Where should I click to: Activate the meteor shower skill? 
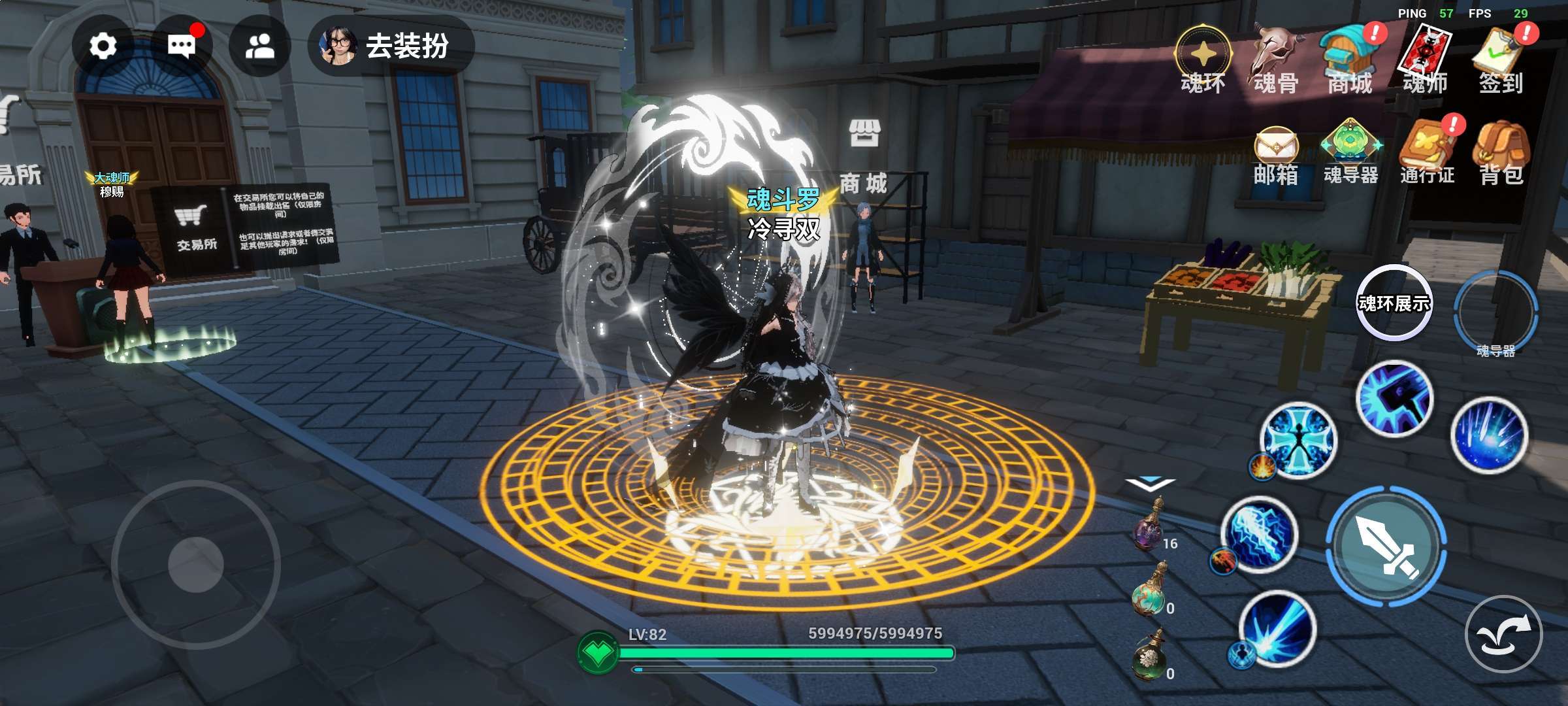[x=1489, y=435]
